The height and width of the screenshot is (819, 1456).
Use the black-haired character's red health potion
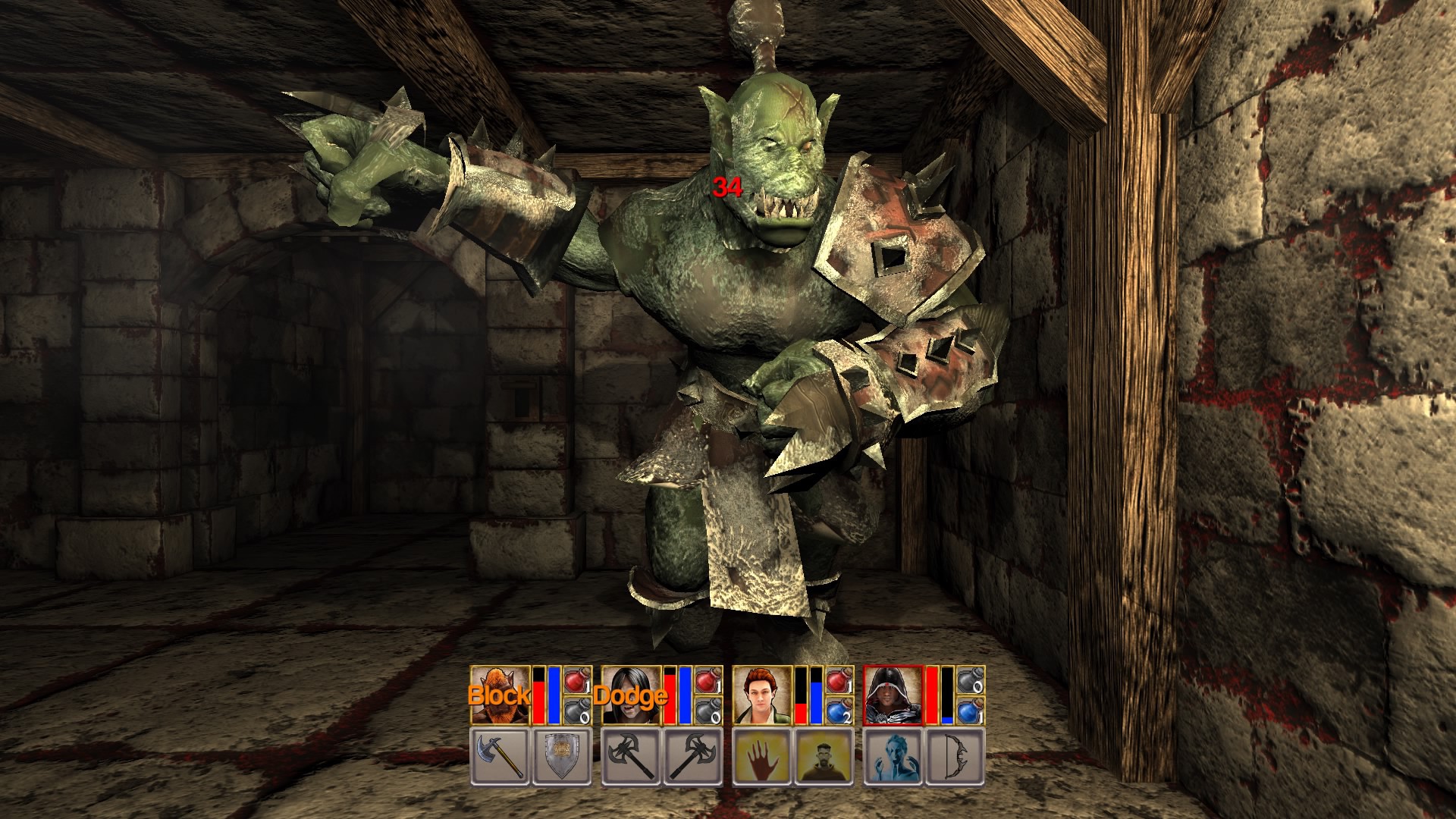pyautogui.click(x=708, y=679)
